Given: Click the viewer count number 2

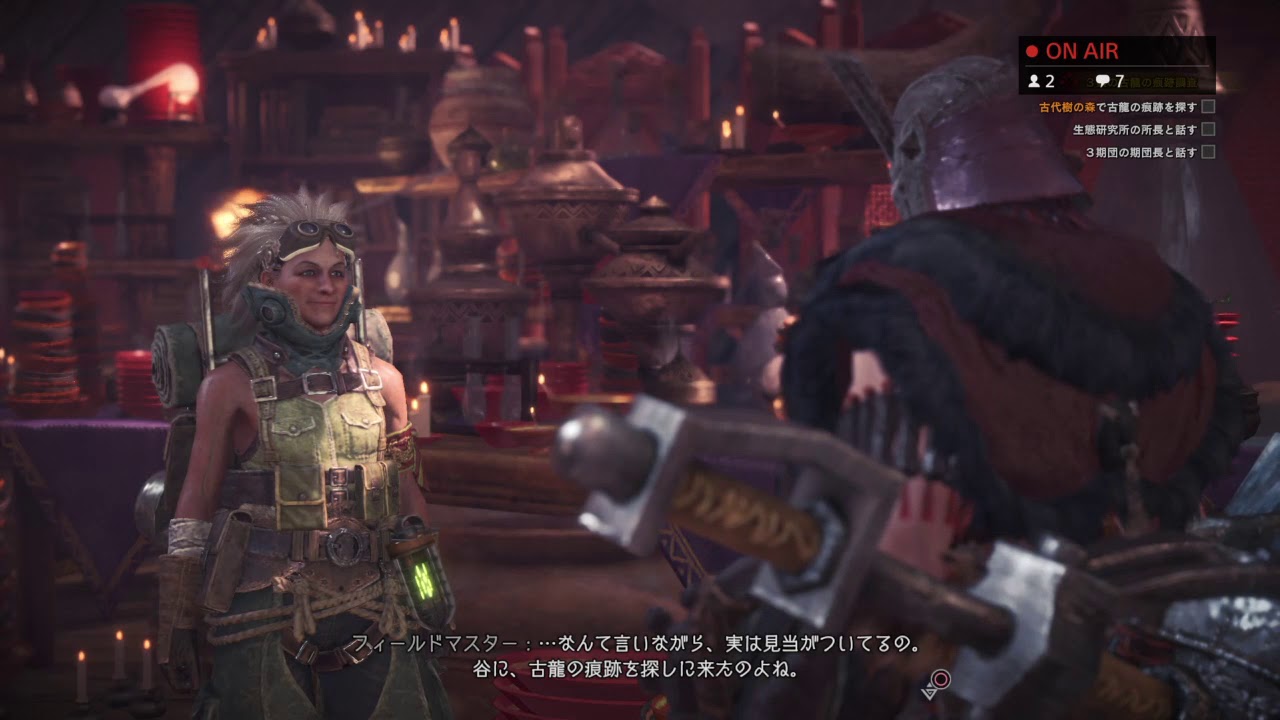Looking at the screenshot, I should click(x=1049, y=80).
